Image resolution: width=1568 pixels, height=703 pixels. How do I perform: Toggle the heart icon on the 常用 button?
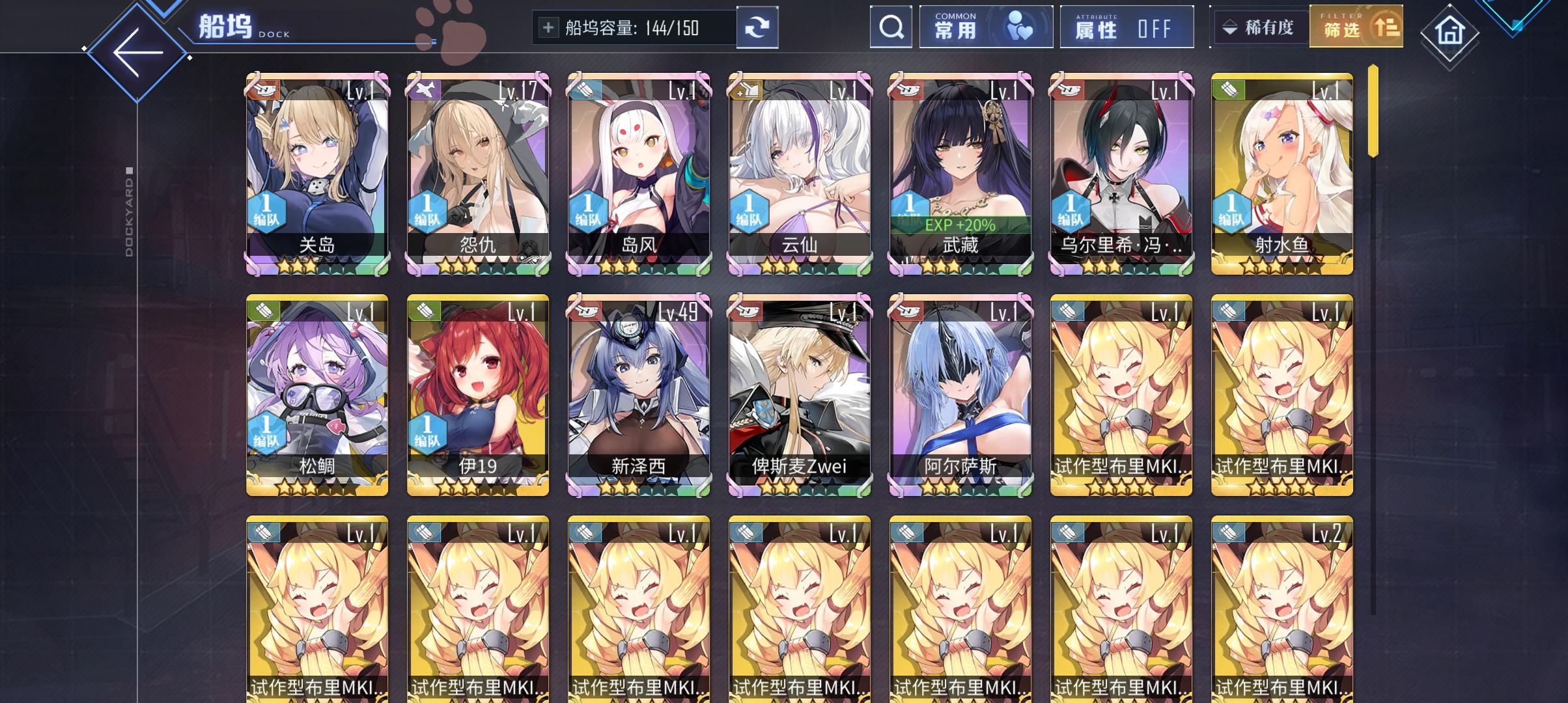[x=1020, y=28]
